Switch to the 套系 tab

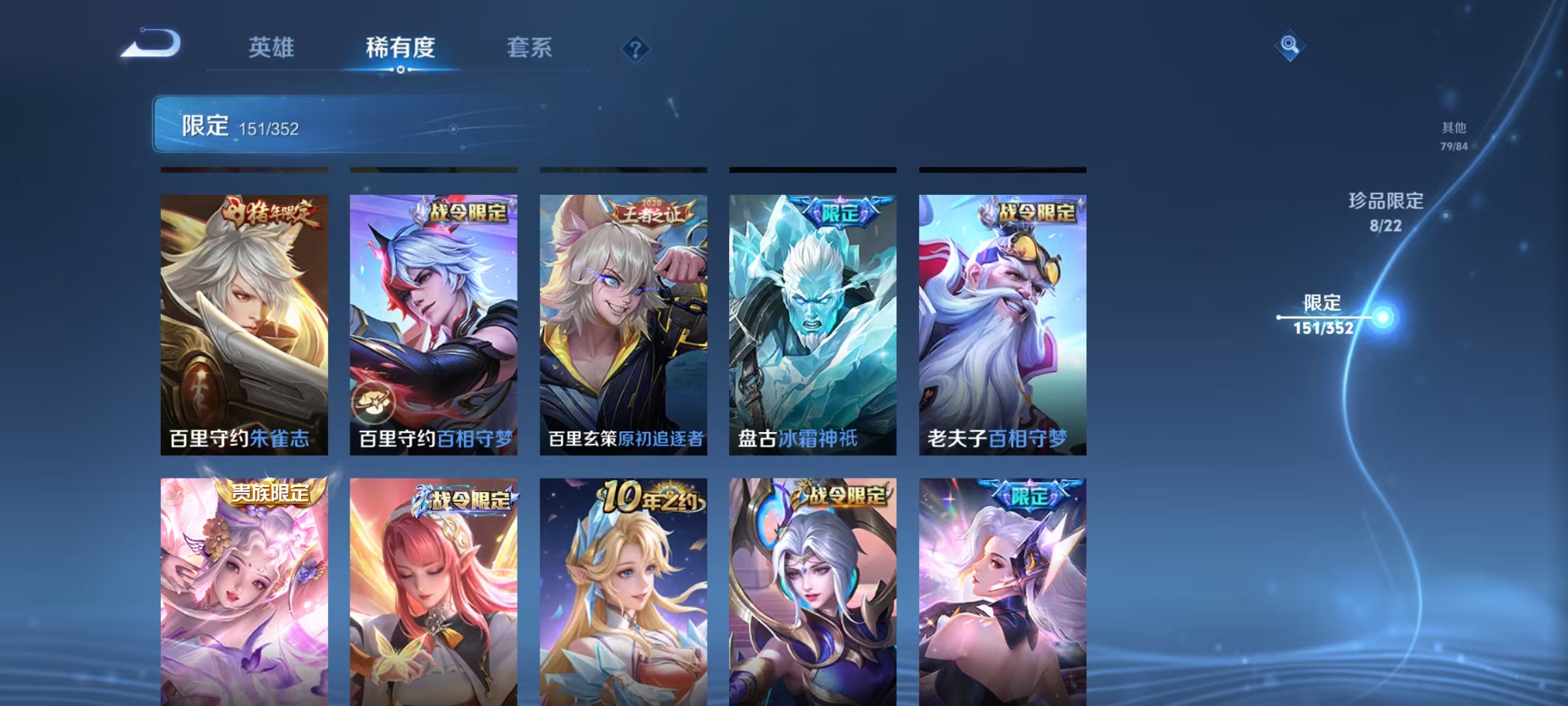[531, 49]
